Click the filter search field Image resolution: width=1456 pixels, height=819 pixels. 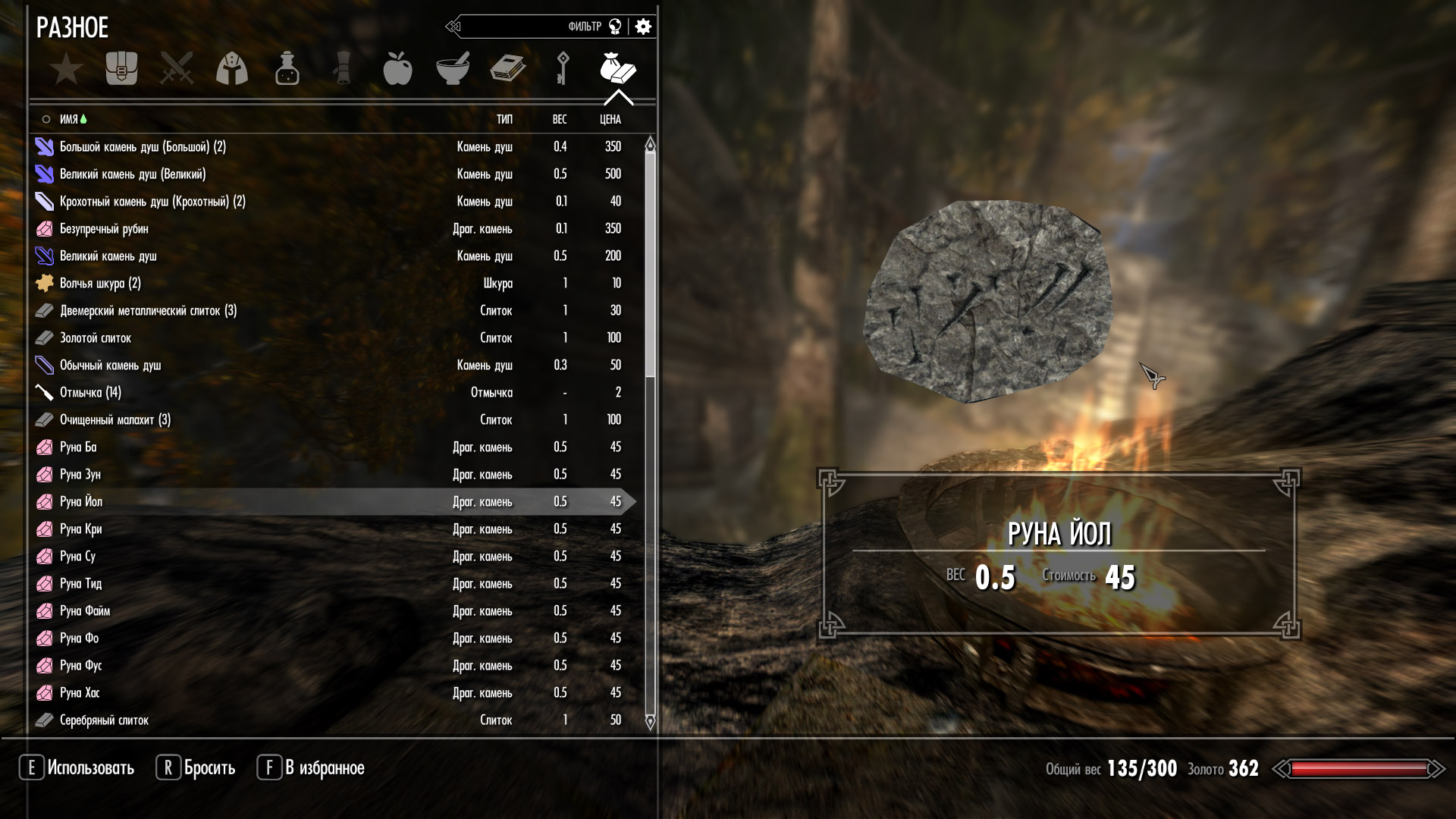tap(523, 27)
